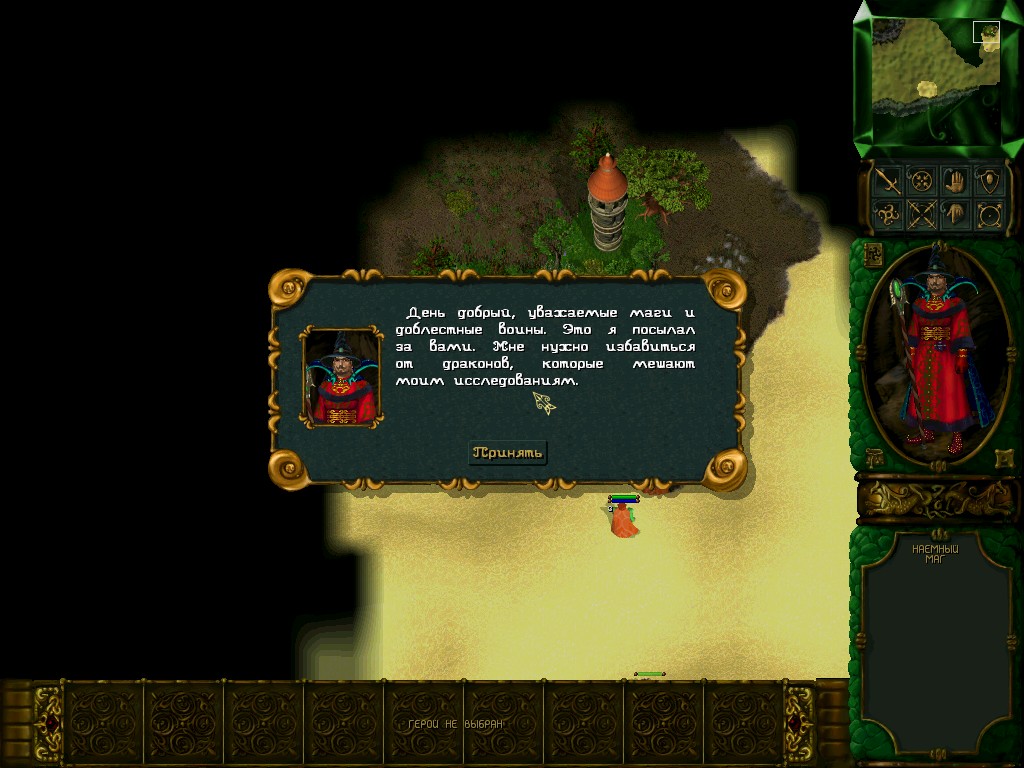
Task: Click the minimap in the corner
Action: (935, 77)
